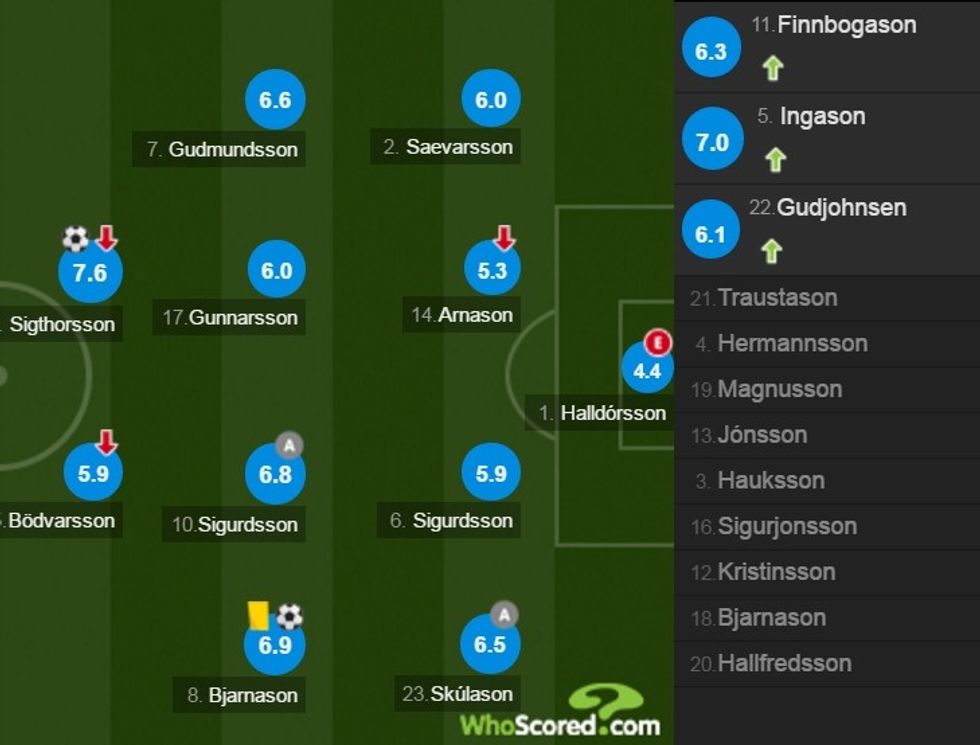Select substitute Finnbogason in the bench list
Viewport: 980px width, 745px height.
tap(846, 25)
